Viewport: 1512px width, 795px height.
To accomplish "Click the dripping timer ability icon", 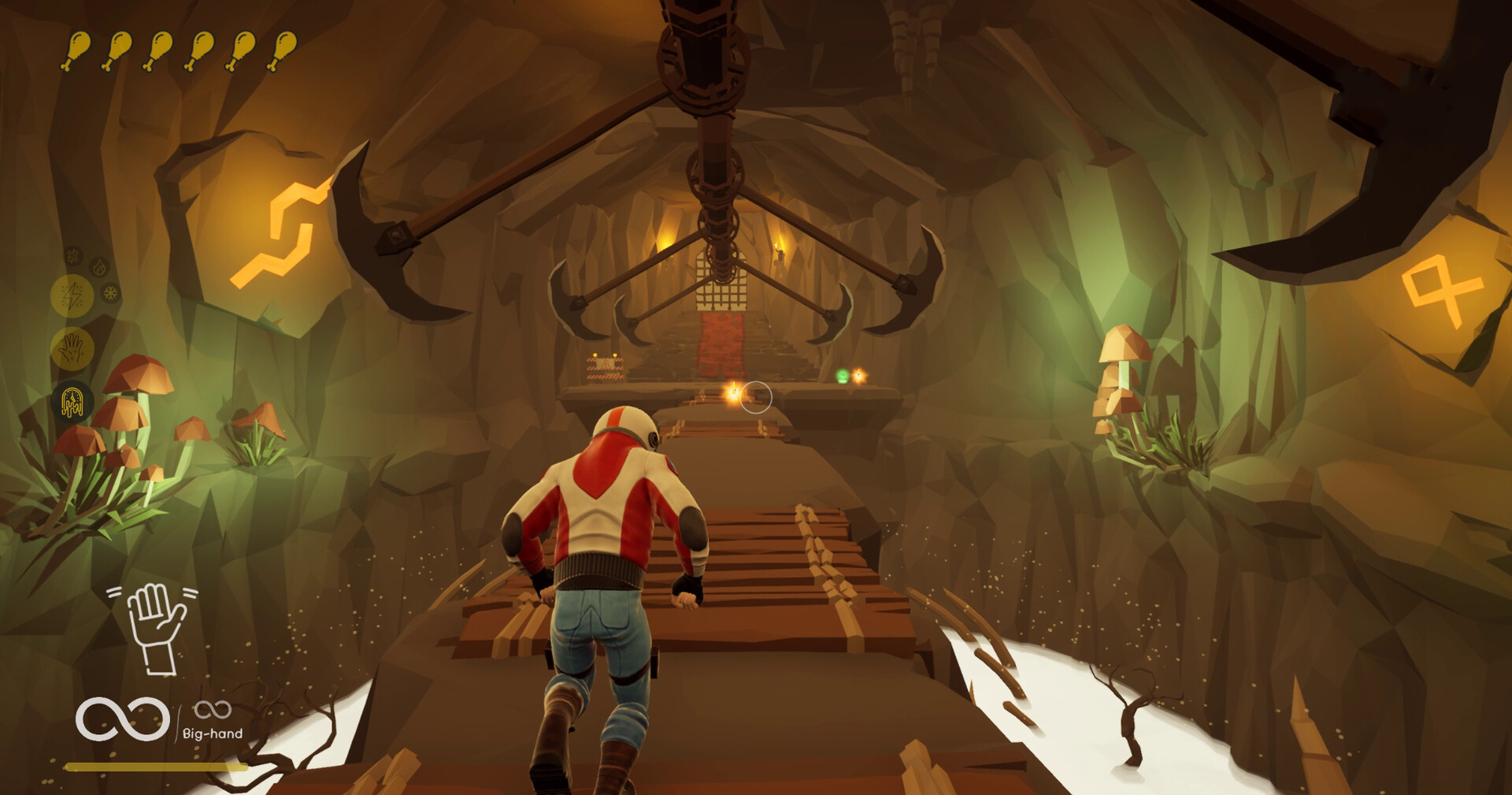I will 71,402.
